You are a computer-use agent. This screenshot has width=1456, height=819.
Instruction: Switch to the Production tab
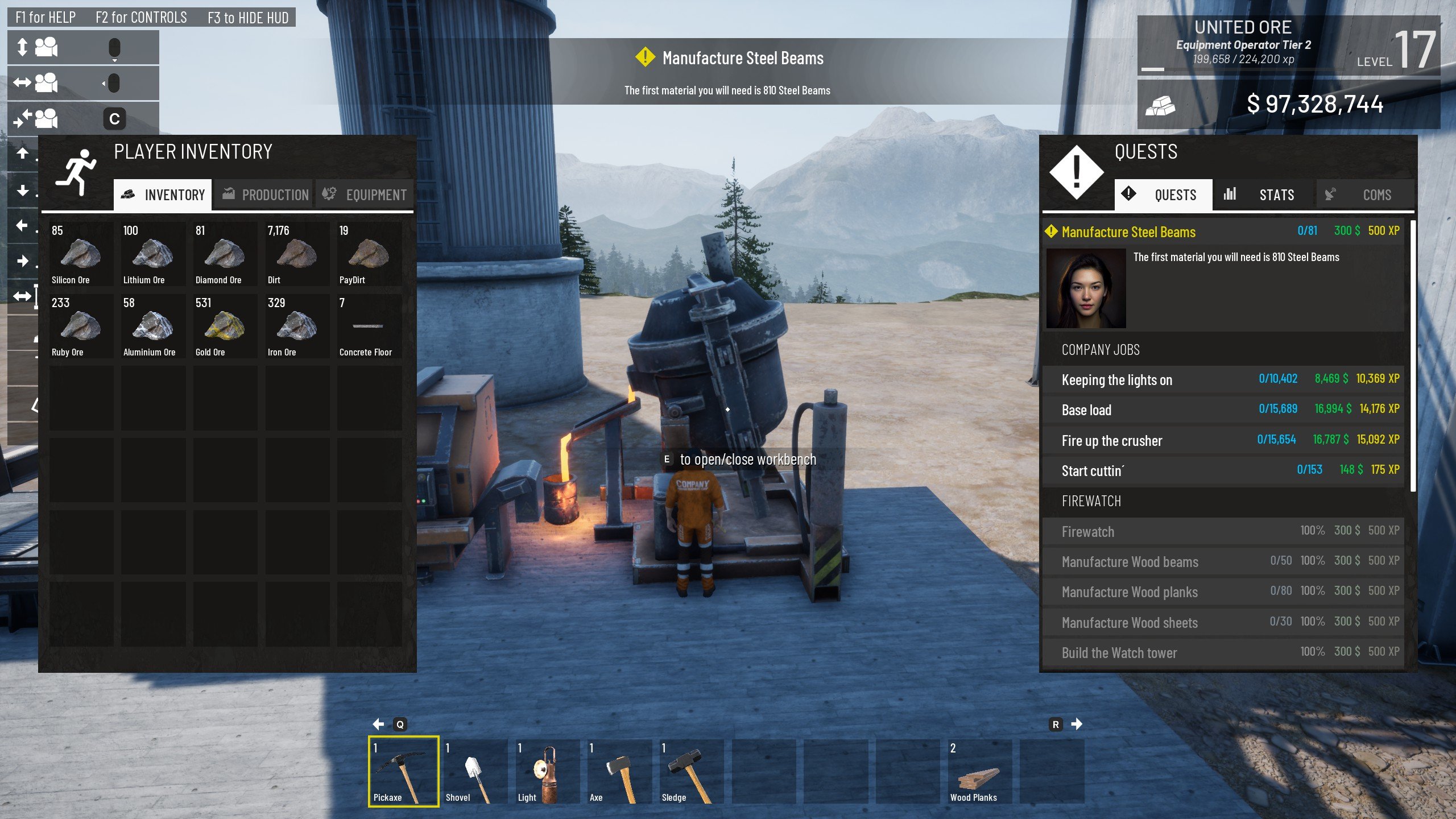pyautogui.click(x=264, y=195)
